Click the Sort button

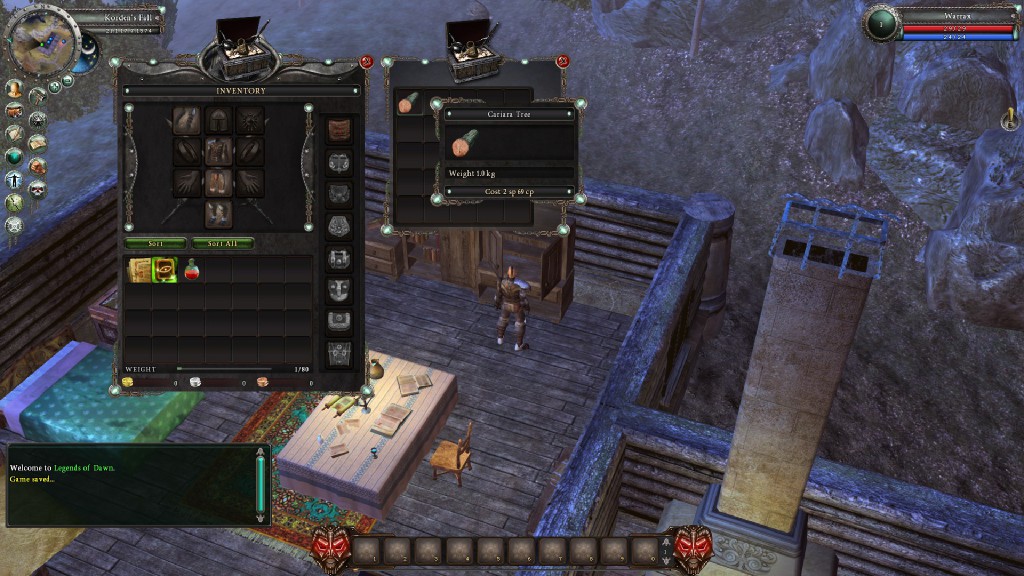[x=155, y=243]
